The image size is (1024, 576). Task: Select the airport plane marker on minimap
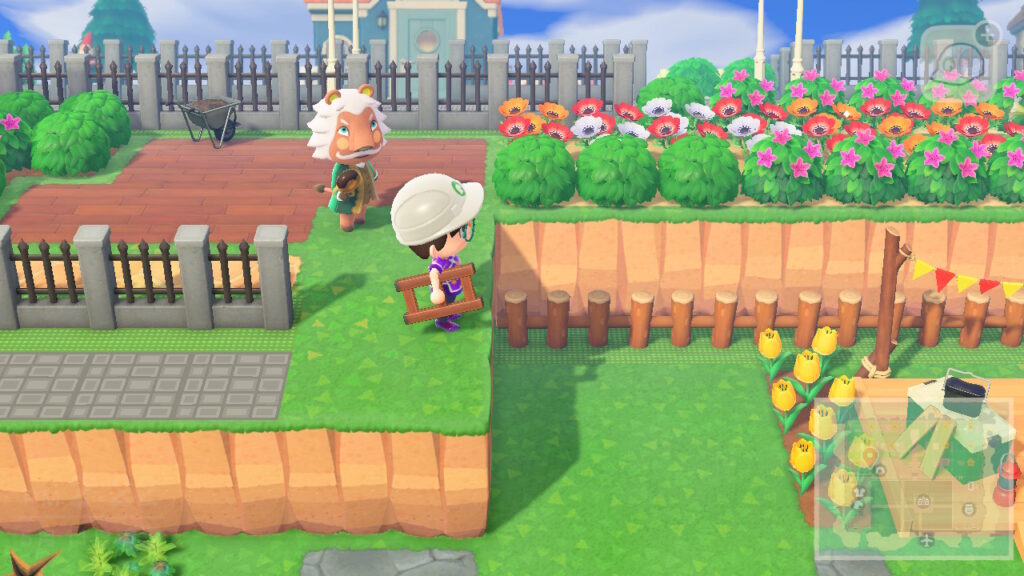pyautogui.click(x=927, y=541)
